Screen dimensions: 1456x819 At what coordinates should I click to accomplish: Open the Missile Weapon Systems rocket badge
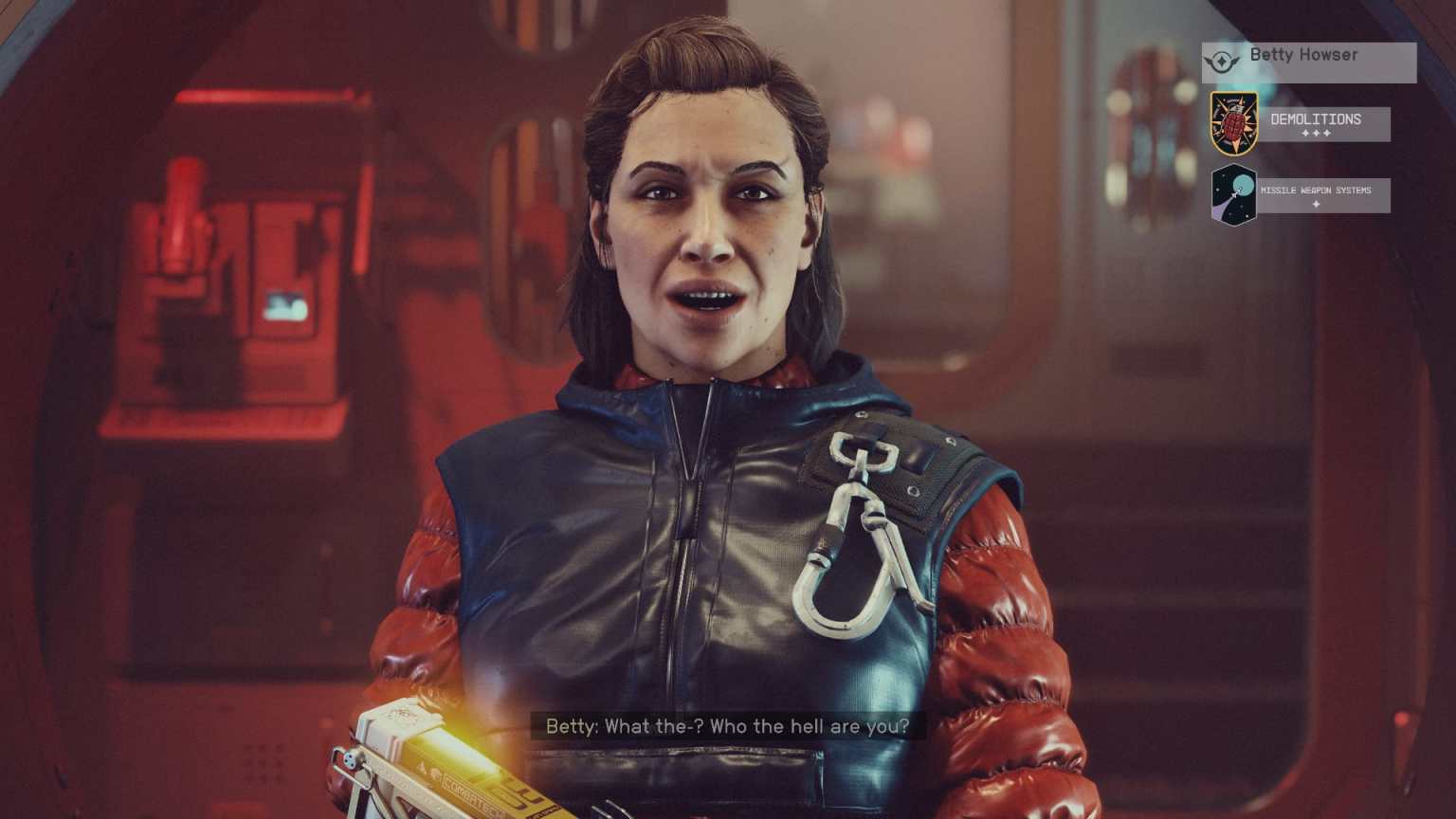[1233, 194]
